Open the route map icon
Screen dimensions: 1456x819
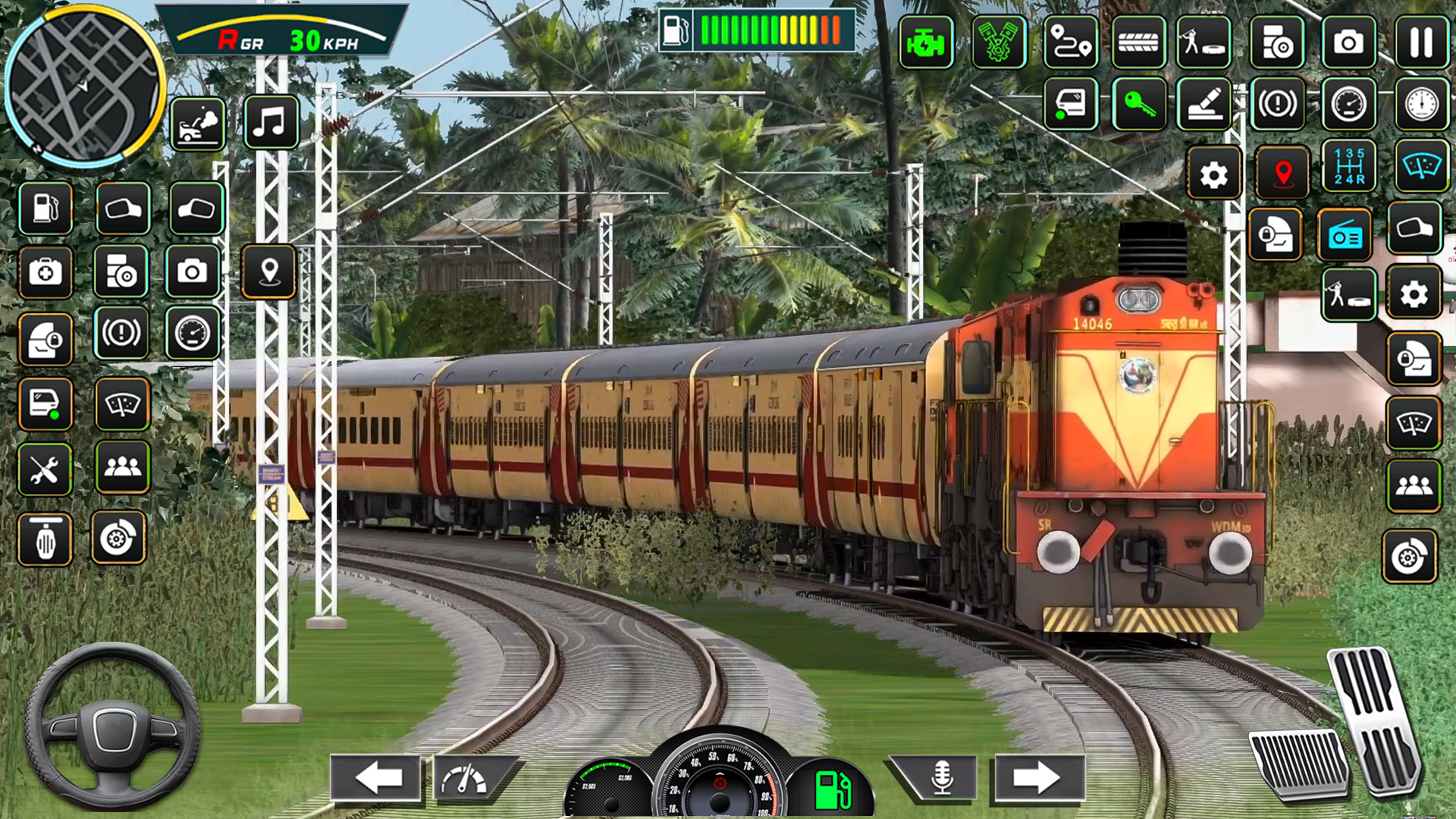click(1069, 43)
